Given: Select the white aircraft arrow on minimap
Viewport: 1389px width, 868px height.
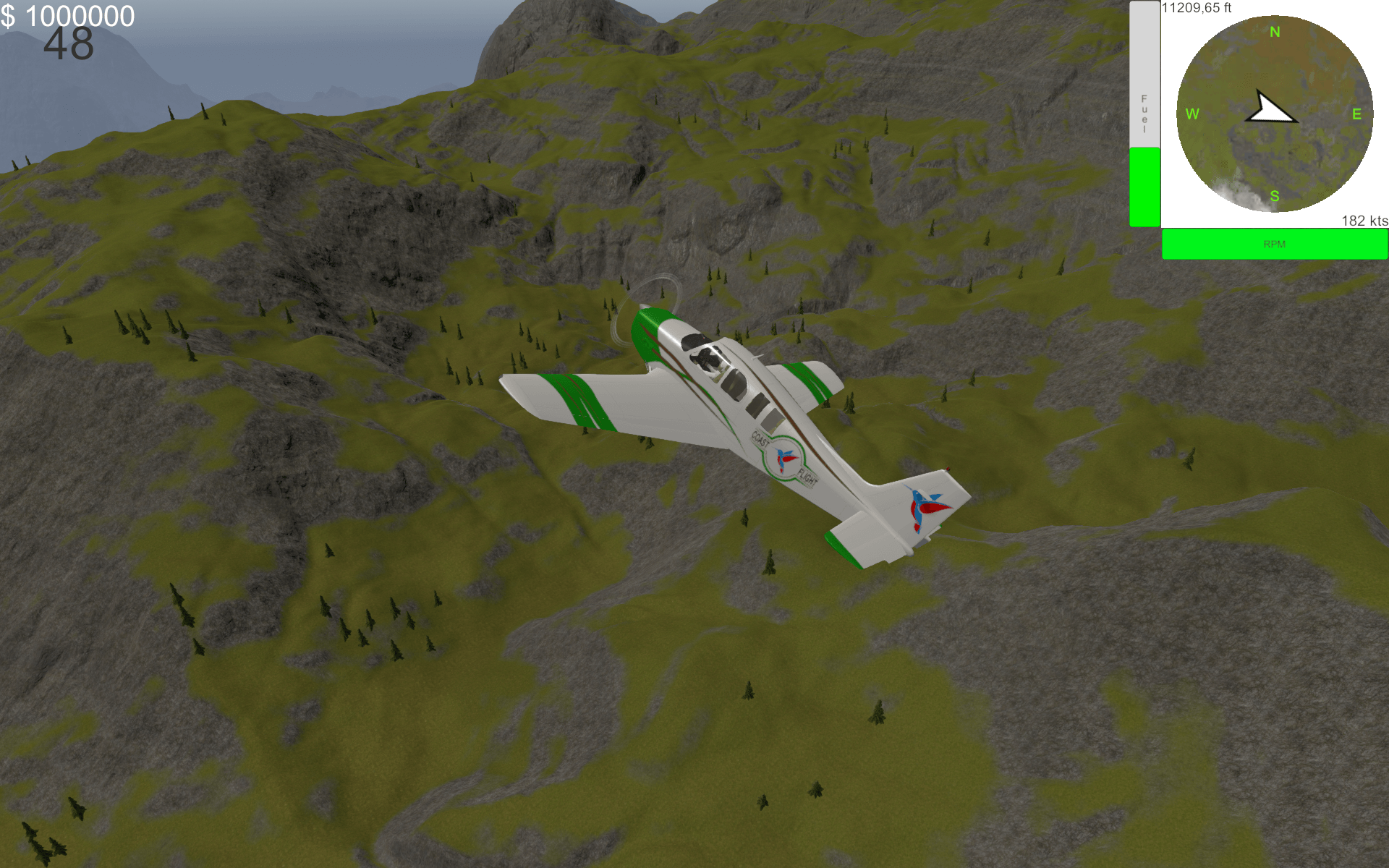Looking at the screenshot, I should pyautogui.click(x=1270, y=110).
